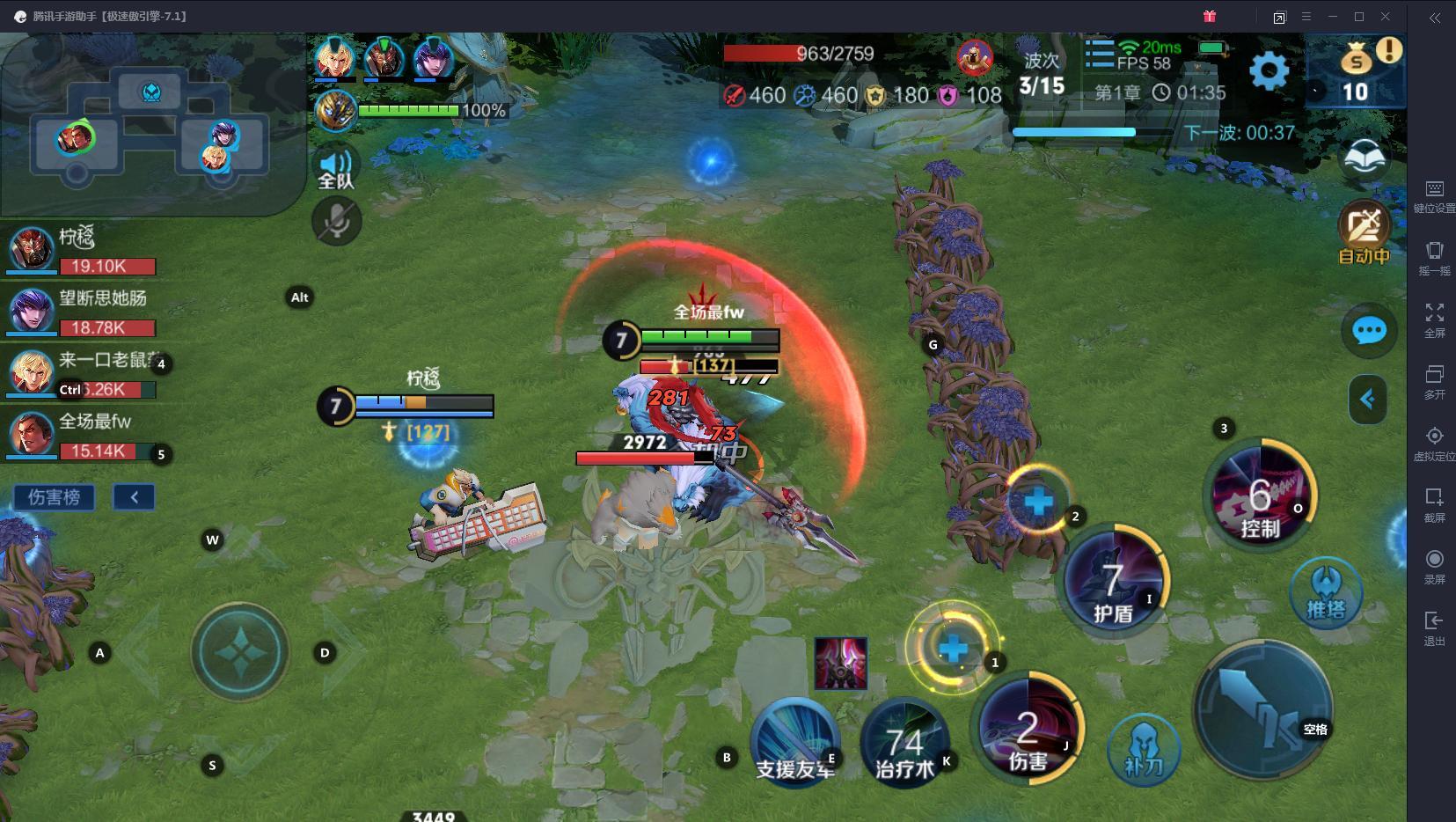Select the 补刀 last-hit button
The height and width of the screenshot is (822, 1456).
(1143, 751)
